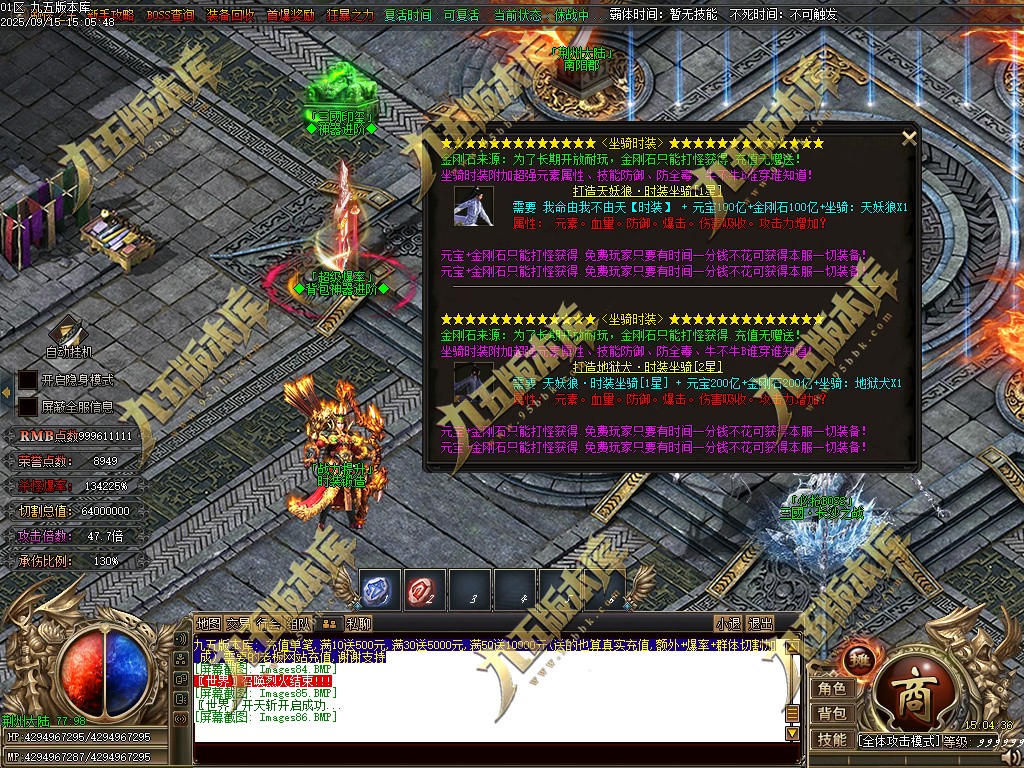Viewport: 1024px width, 768px height.
Task: Close the mount costume info panel
Action: click(908, 138)
